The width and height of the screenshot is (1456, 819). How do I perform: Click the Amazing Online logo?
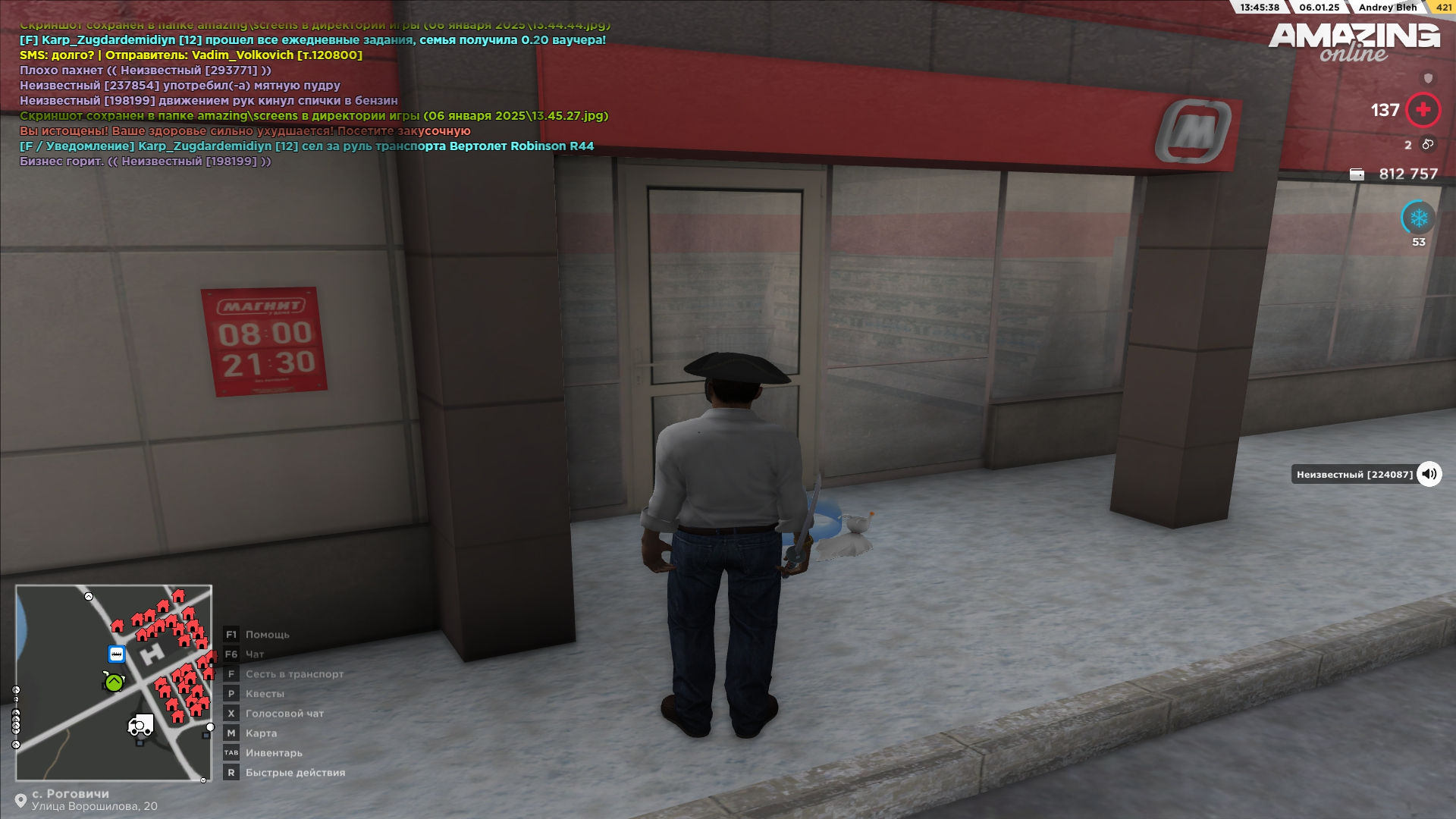1354,42
